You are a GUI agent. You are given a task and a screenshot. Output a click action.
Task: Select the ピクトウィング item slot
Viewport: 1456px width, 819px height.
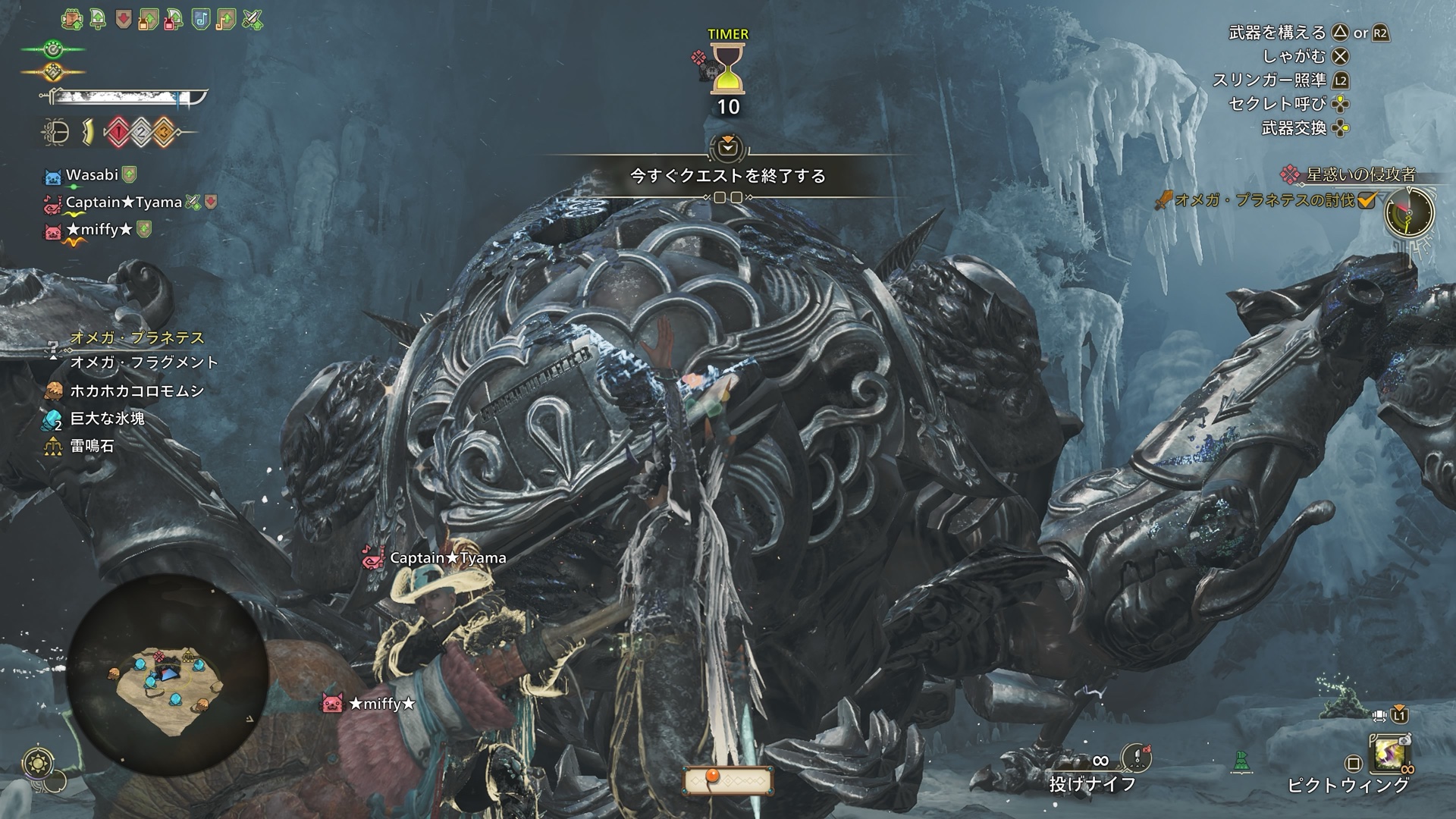tap(1391, 754)
